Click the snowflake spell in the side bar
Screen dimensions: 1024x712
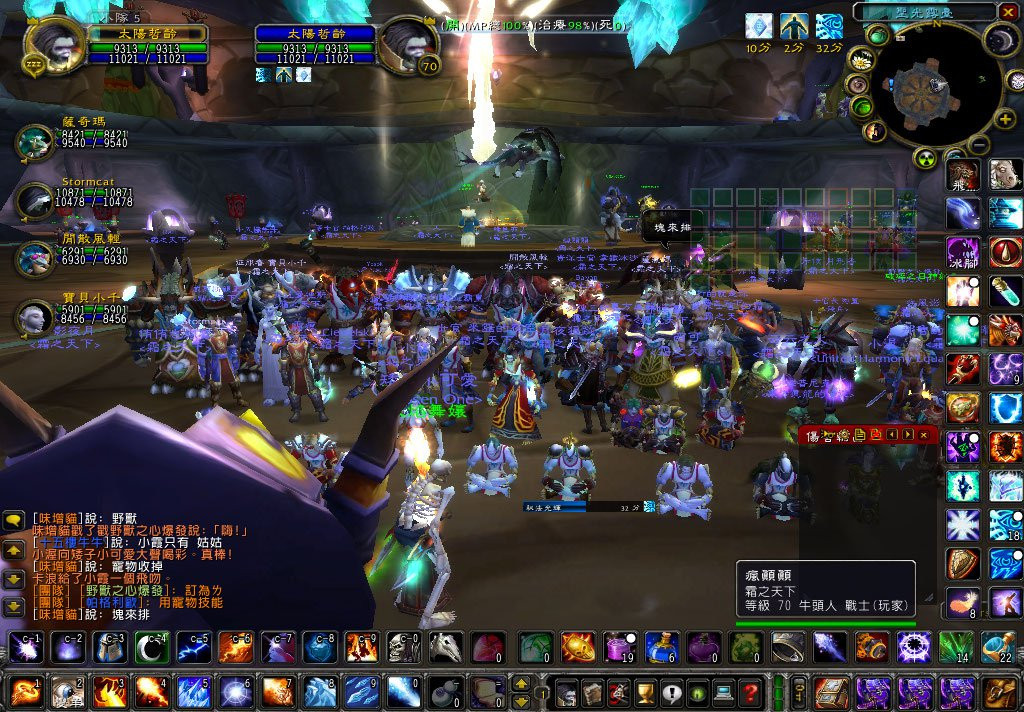pyautogui.click(x=963, y=523)
